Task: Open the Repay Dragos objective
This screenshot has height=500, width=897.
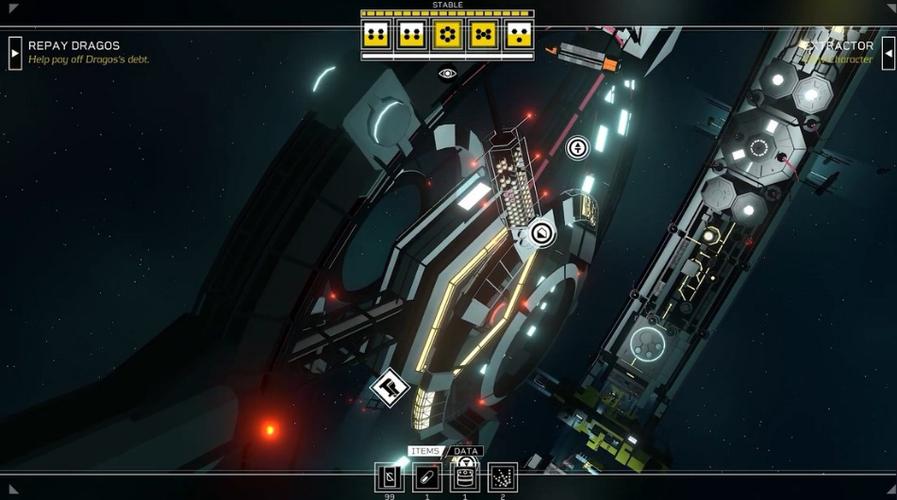Action: point(74,46)
